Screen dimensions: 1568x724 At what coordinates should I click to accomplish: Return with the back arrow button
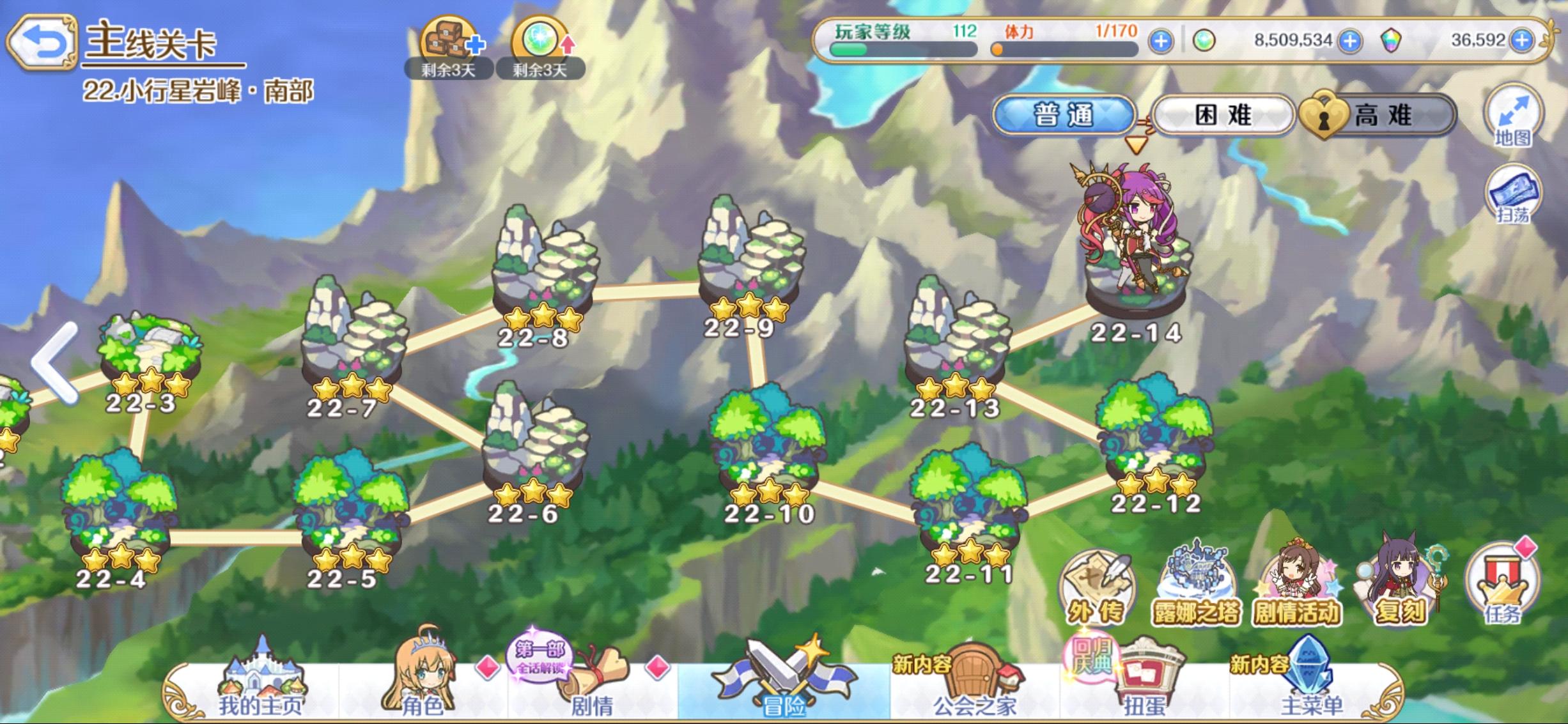click(x=43, y=40)
